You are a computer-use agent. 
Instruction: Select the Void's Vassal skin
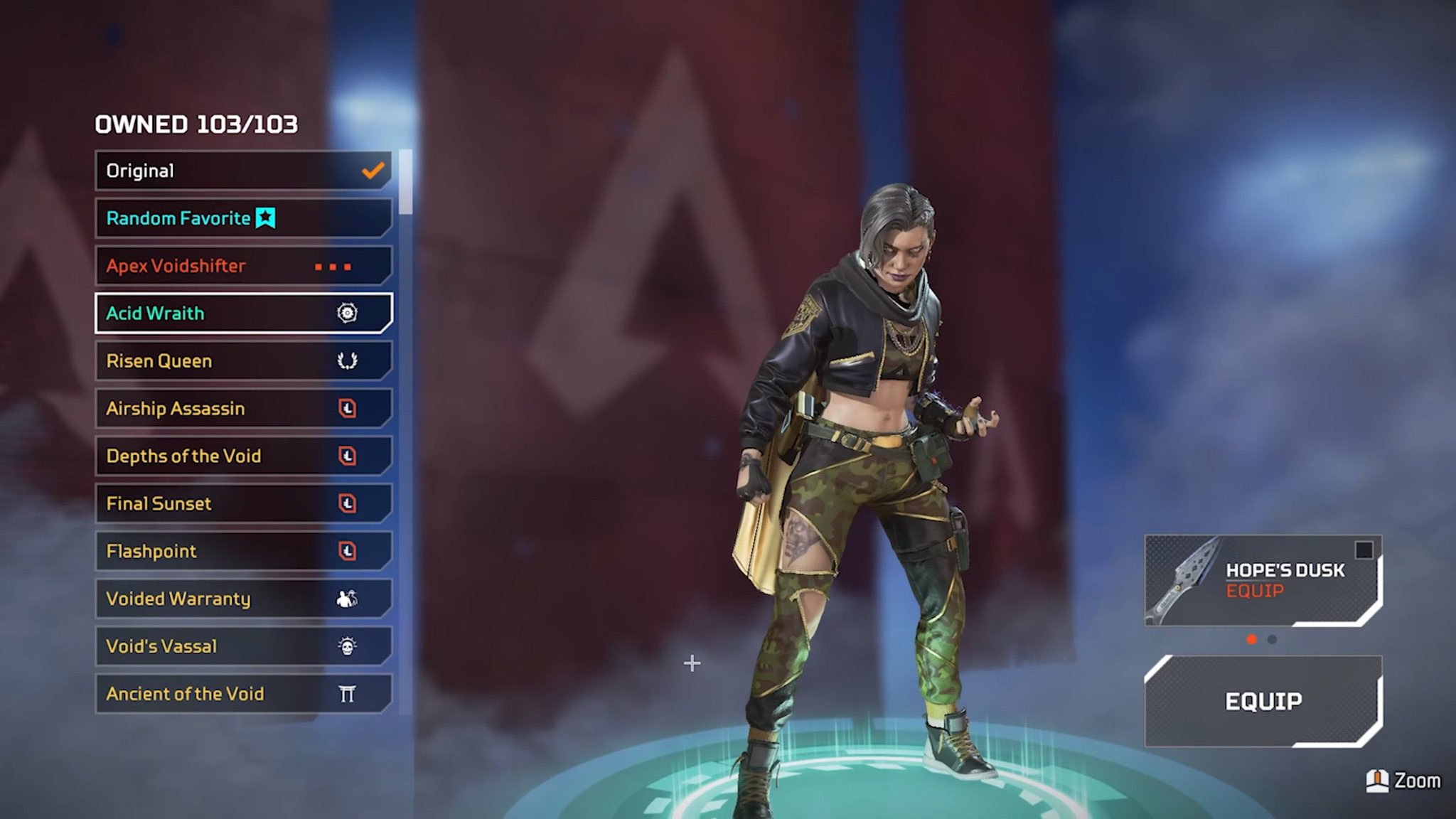[242, 647]
